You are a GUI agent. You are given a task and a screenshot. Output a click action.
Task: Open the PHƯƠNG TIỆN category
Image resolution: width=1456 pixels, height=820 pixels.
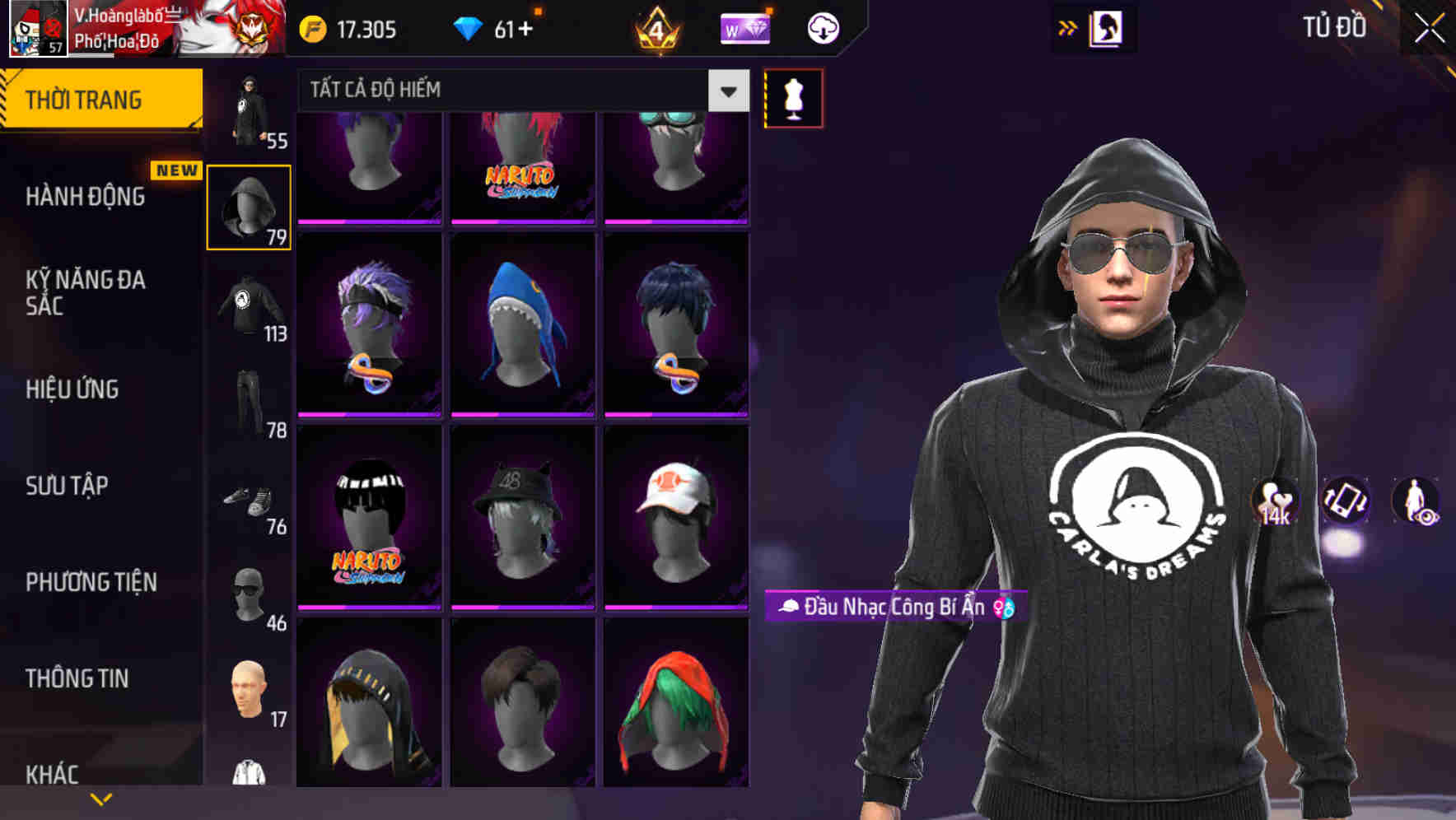click(x=91, y=581)
